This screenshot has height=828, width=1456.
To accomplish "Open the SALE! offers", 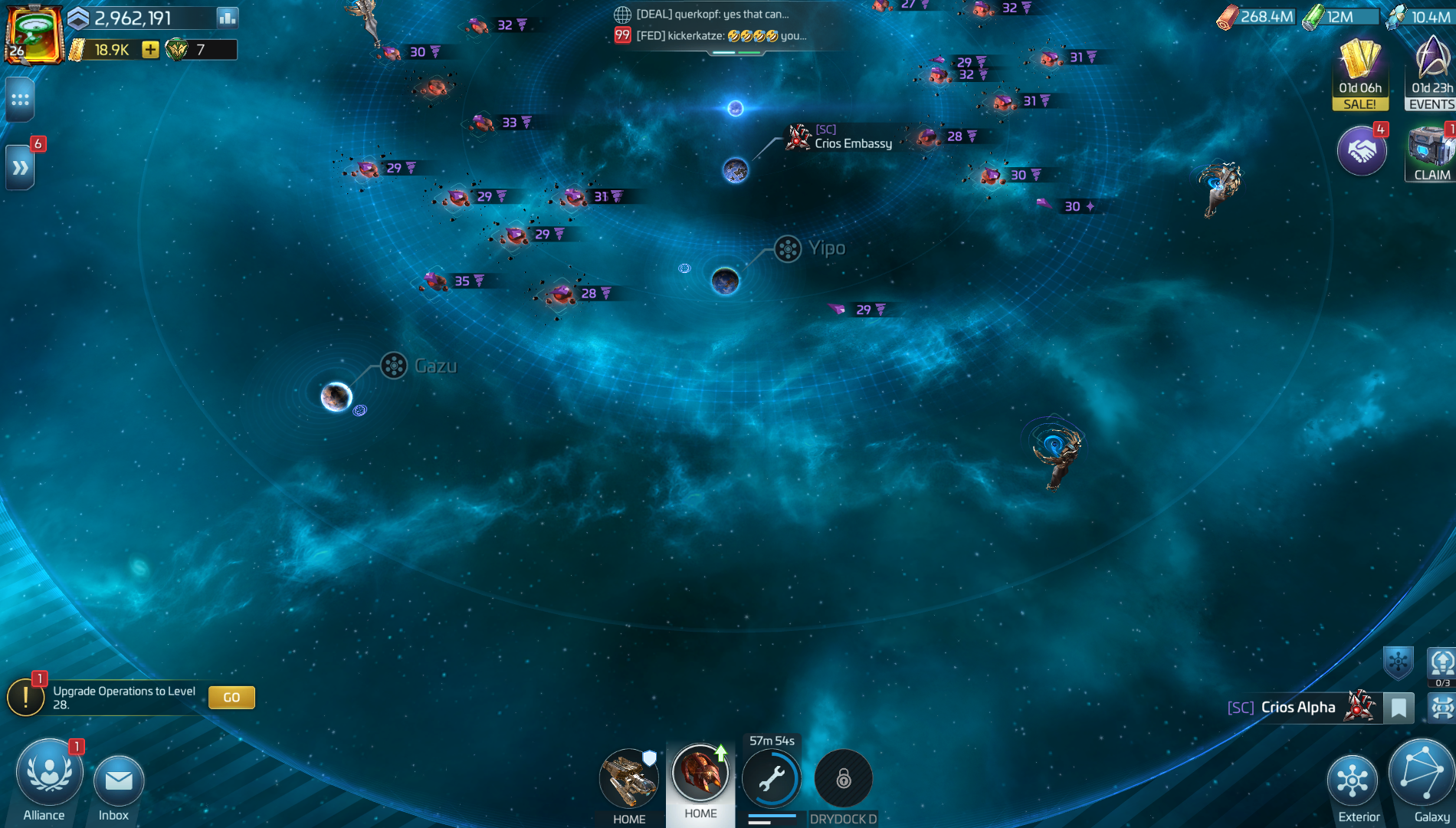I will [1359, 74].
